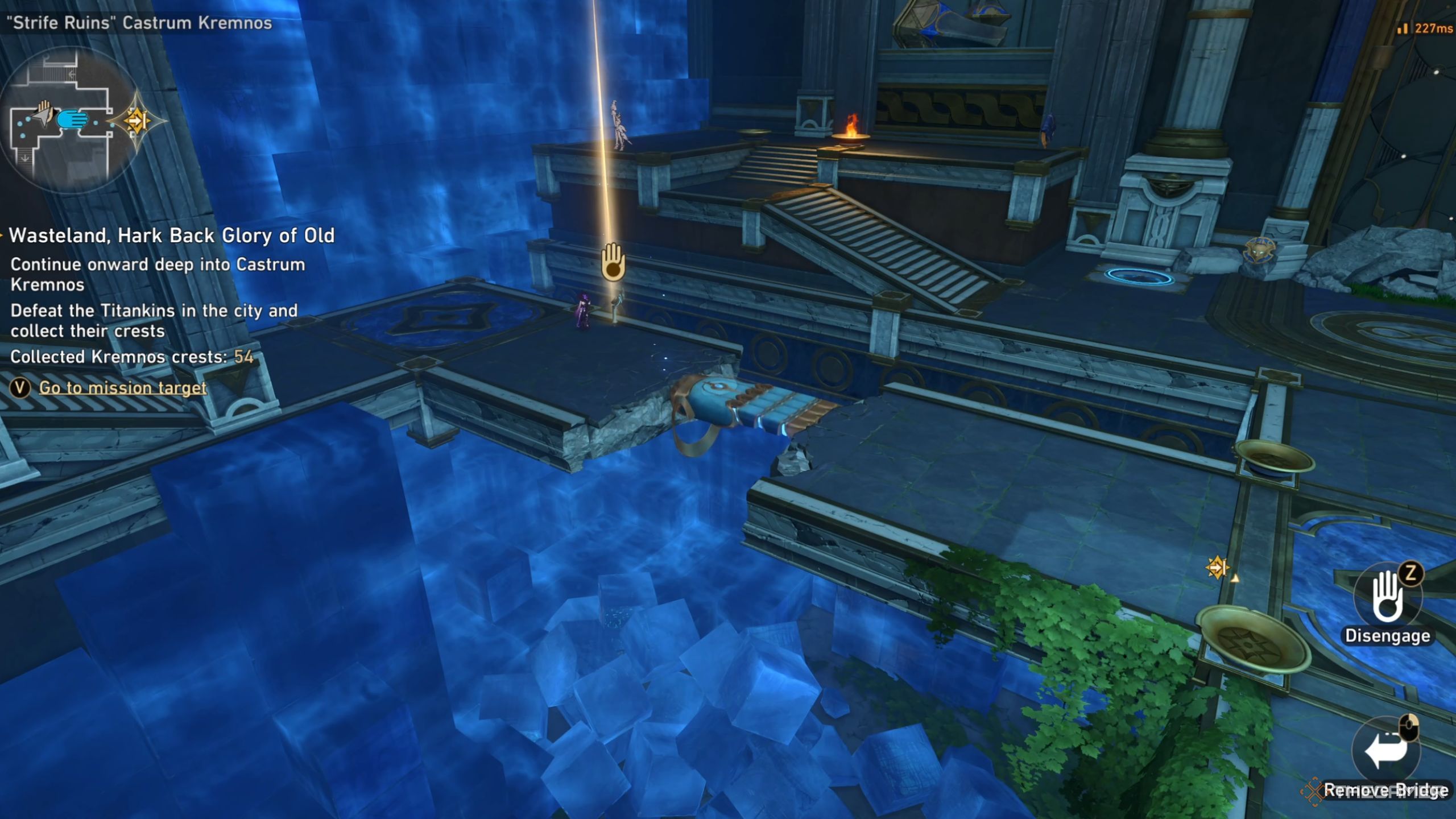
Task: Click the "Go to mission target" link
Action: click(122, 388)
